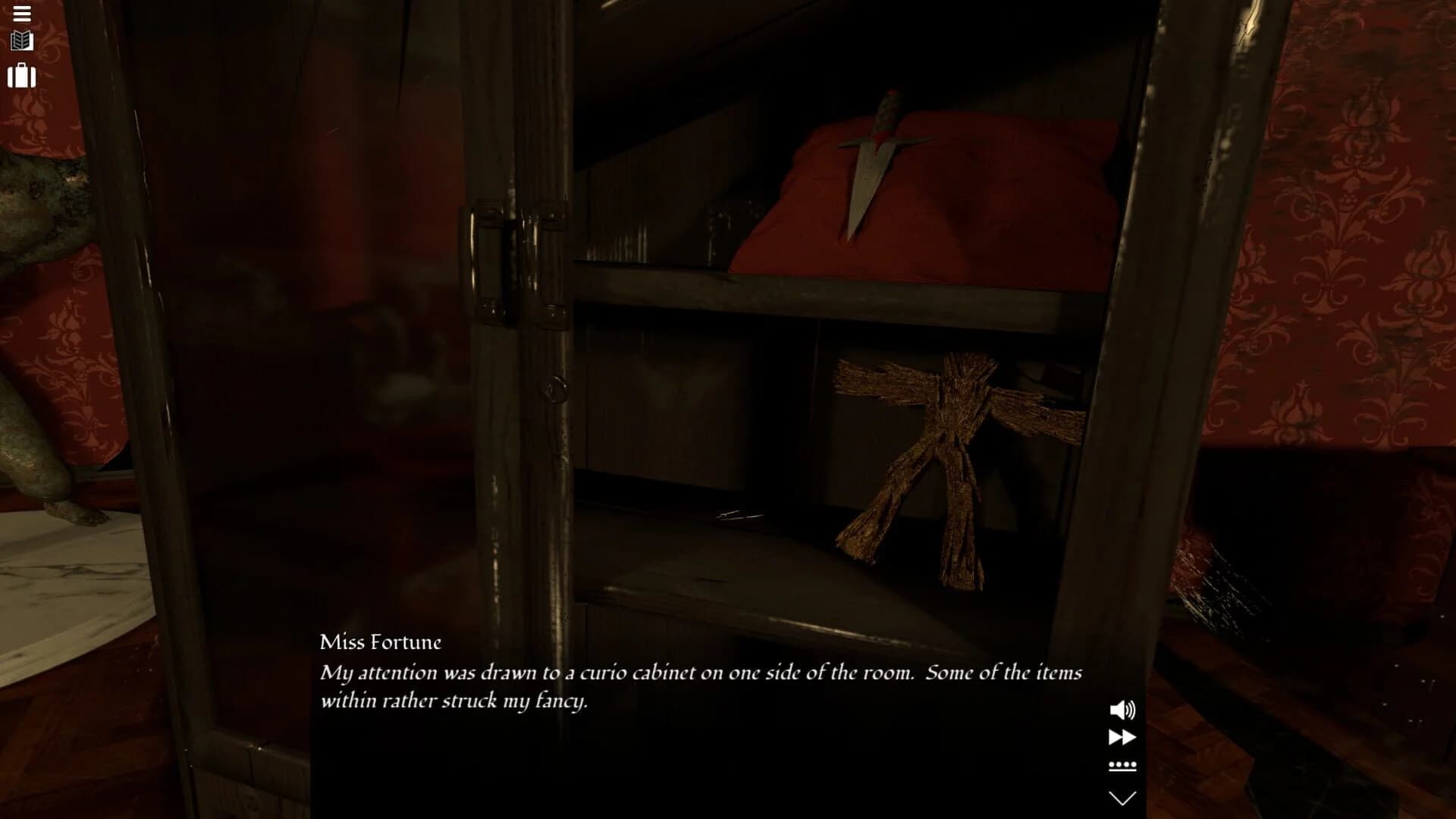Mute narration audio with the speaker toggle

[1124, 711]
